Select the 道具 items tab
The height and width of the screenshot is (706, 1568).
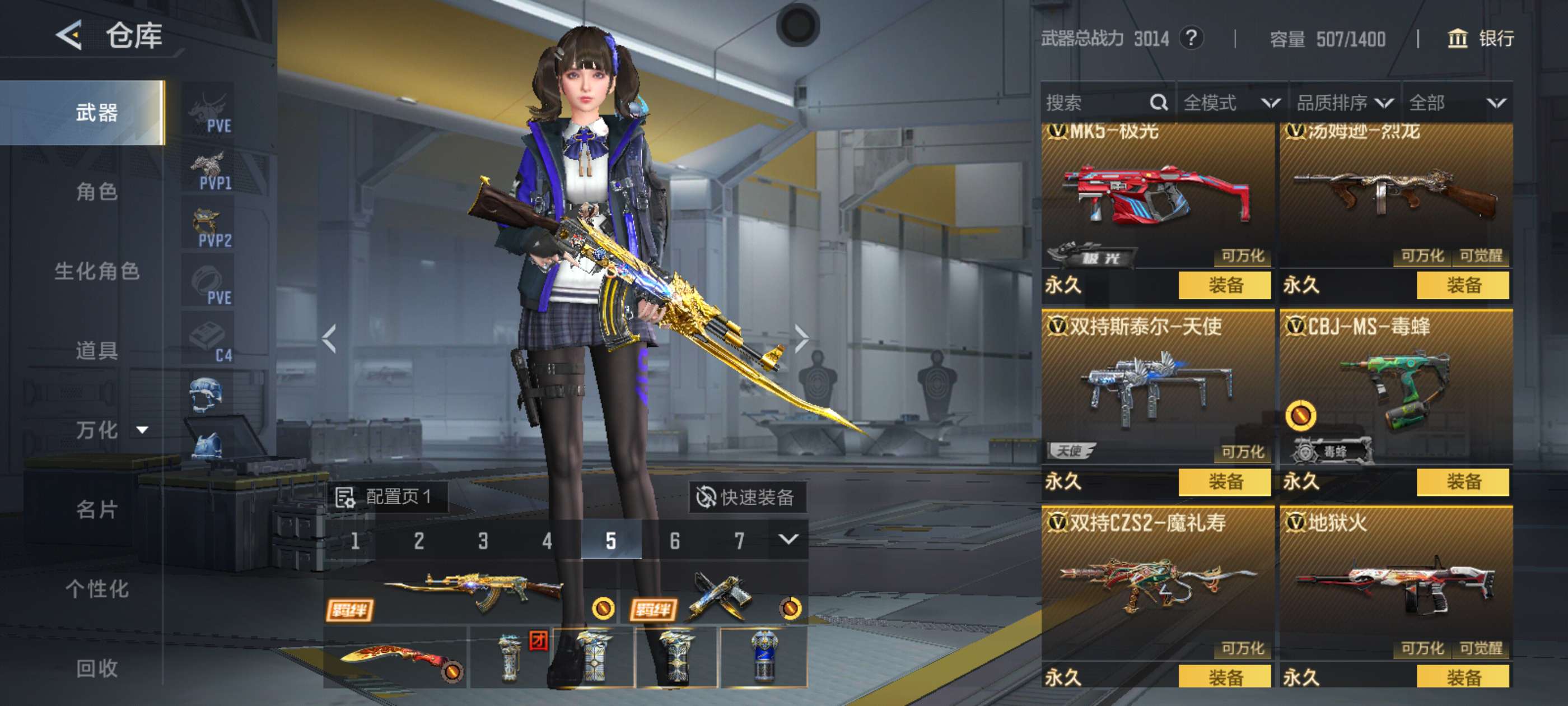(97, 350)
